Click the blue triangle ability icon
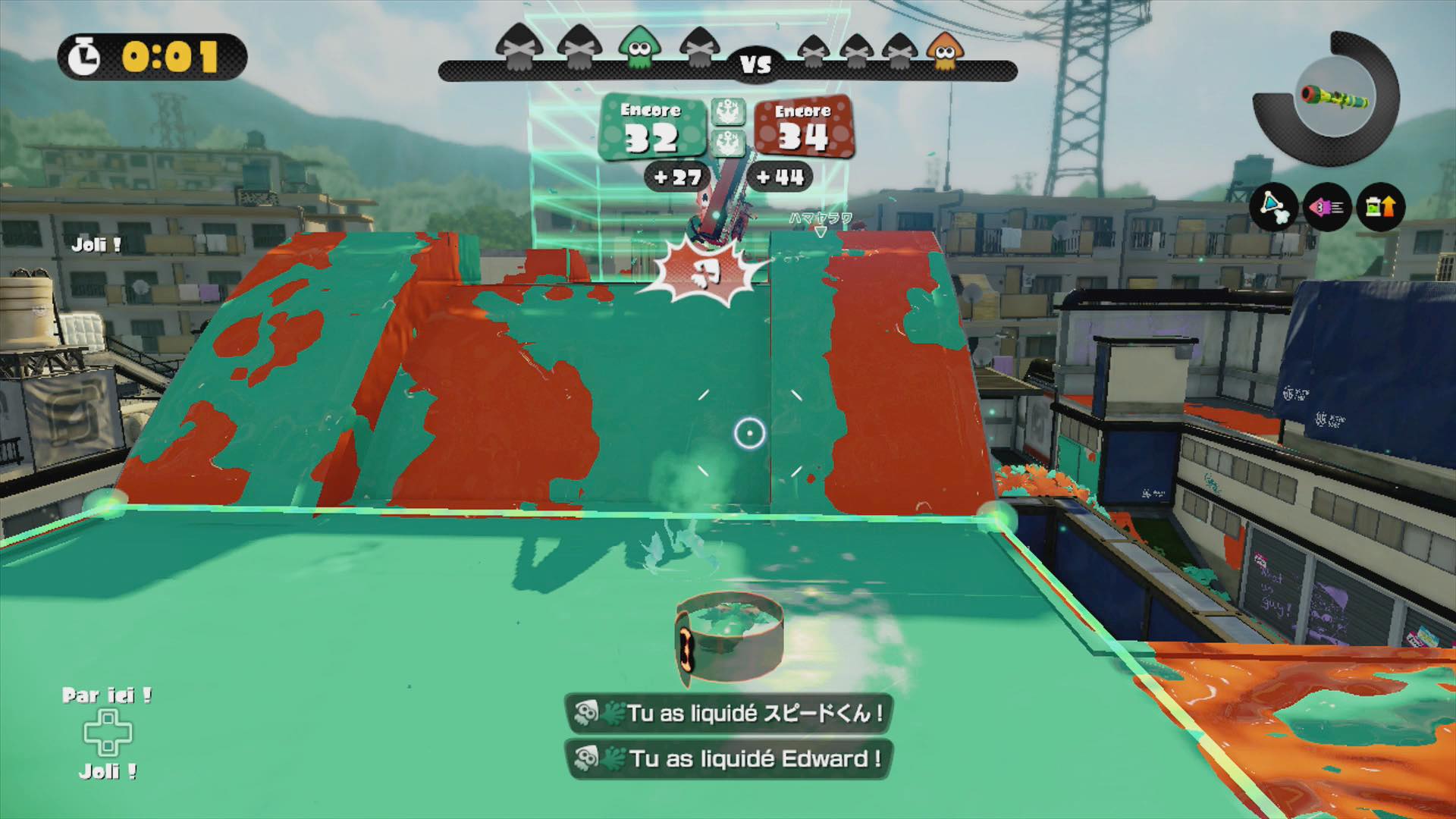 (x=1274, y=206)
